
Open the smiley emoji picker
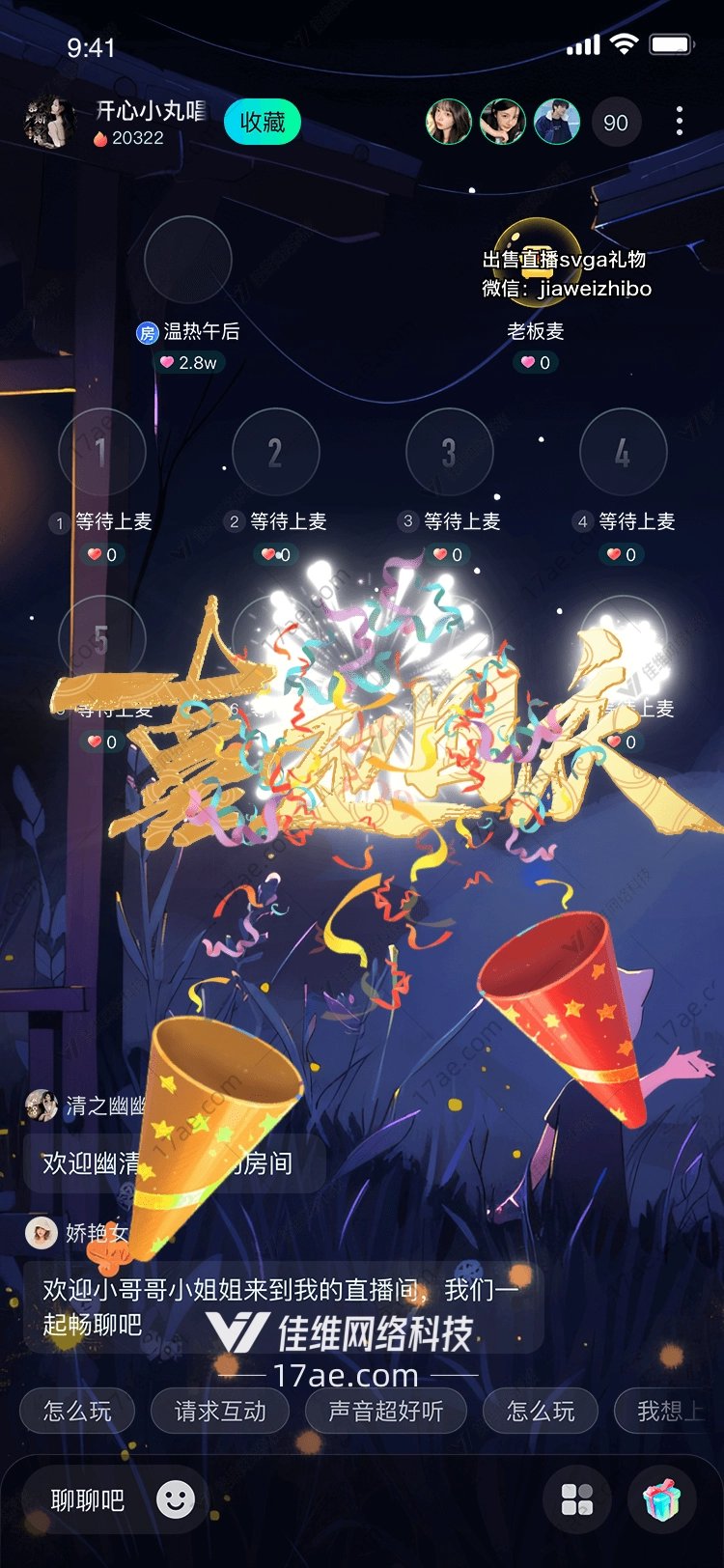pos(176,1499)
